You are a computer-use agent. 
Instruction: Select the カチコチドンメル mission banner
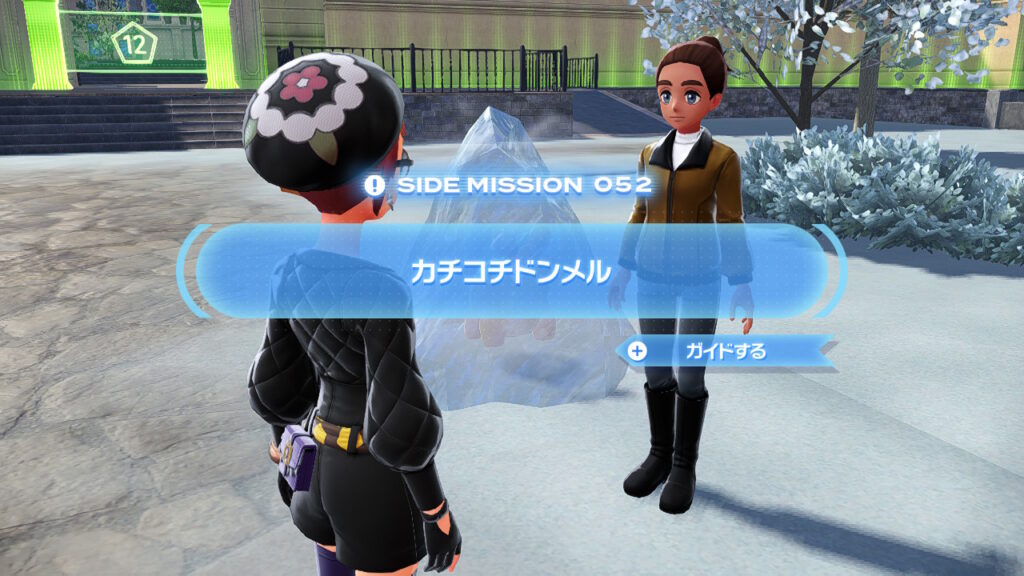(x=510, y=271)
